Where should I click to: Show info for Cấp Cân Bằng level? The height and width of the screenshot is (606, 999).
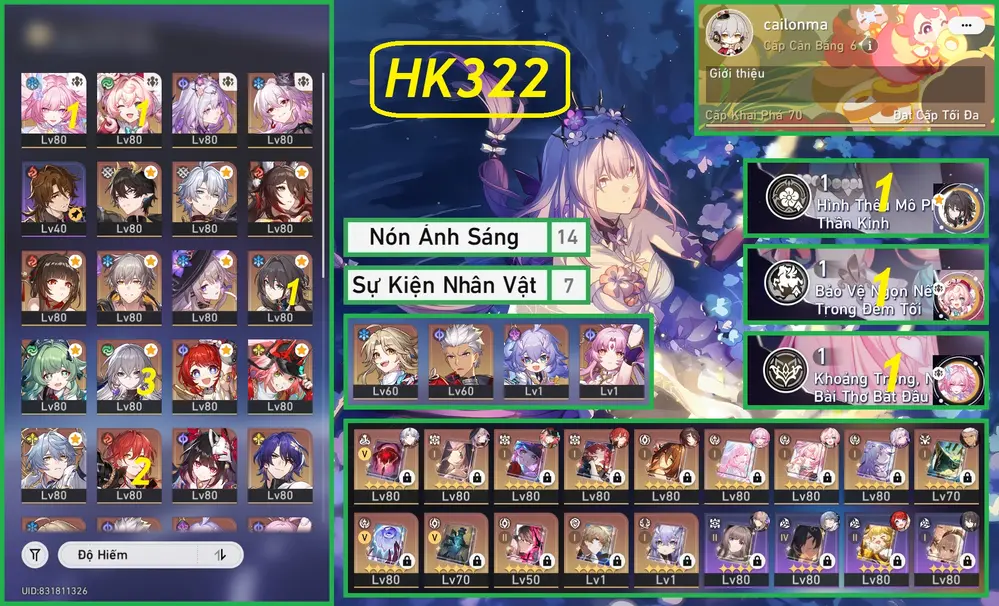870,46
